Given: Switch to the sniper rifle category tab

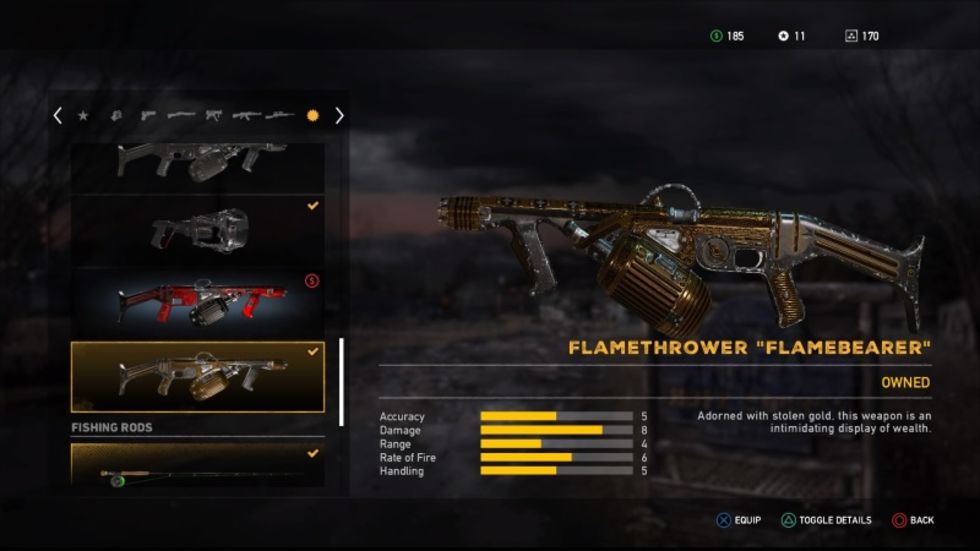Looking at the screenshot, I should click(280, 116).
